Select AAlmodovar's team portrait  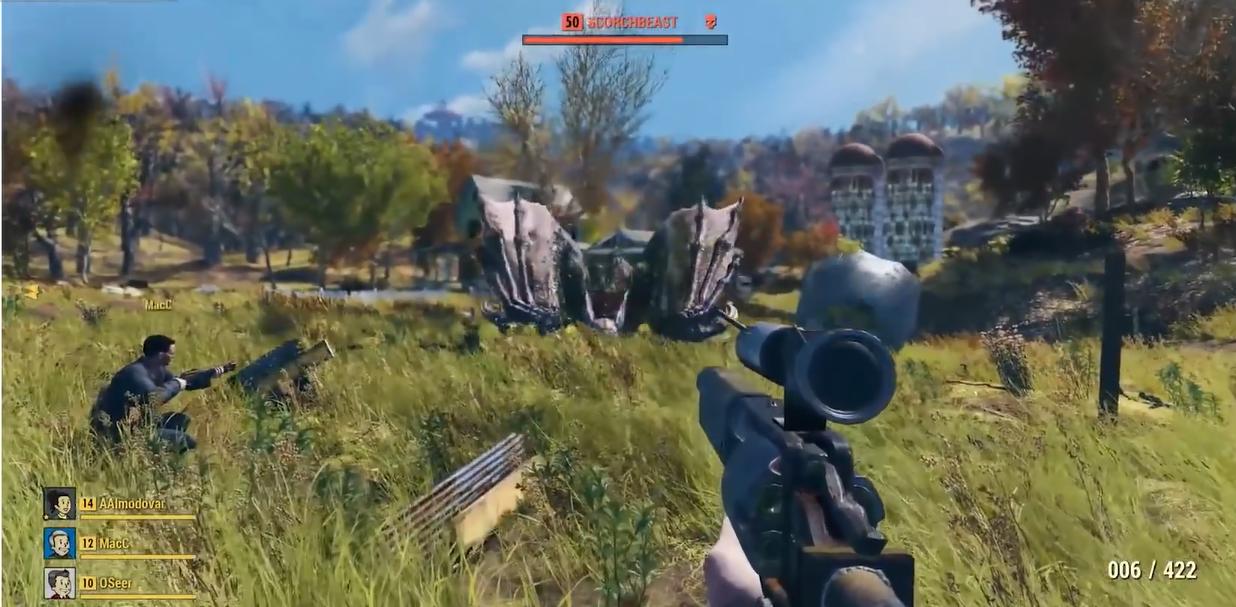(59, 503)
